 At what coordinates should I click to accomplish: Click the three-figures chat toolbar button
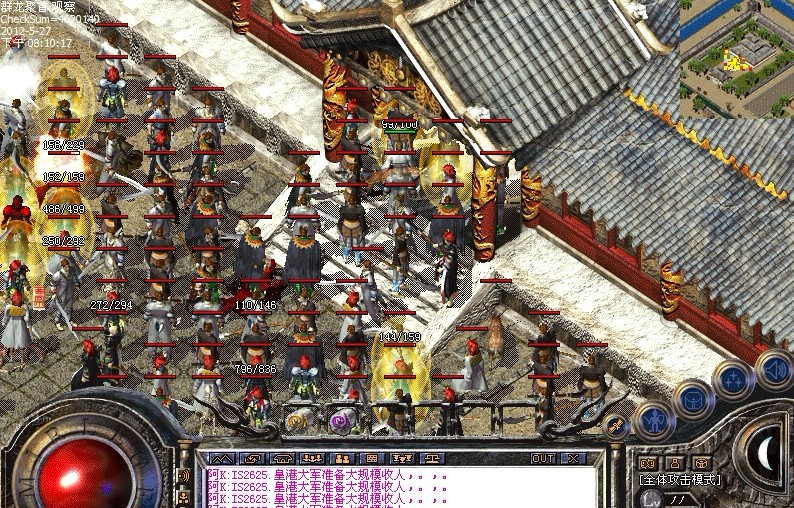[x=310, y=458]
